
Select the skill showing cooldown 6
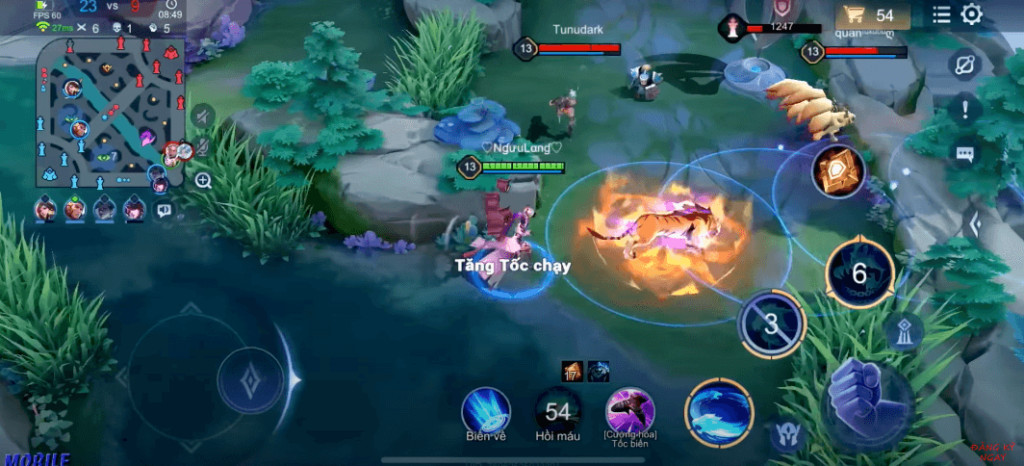pyautogui.click(x=859, y=272)
